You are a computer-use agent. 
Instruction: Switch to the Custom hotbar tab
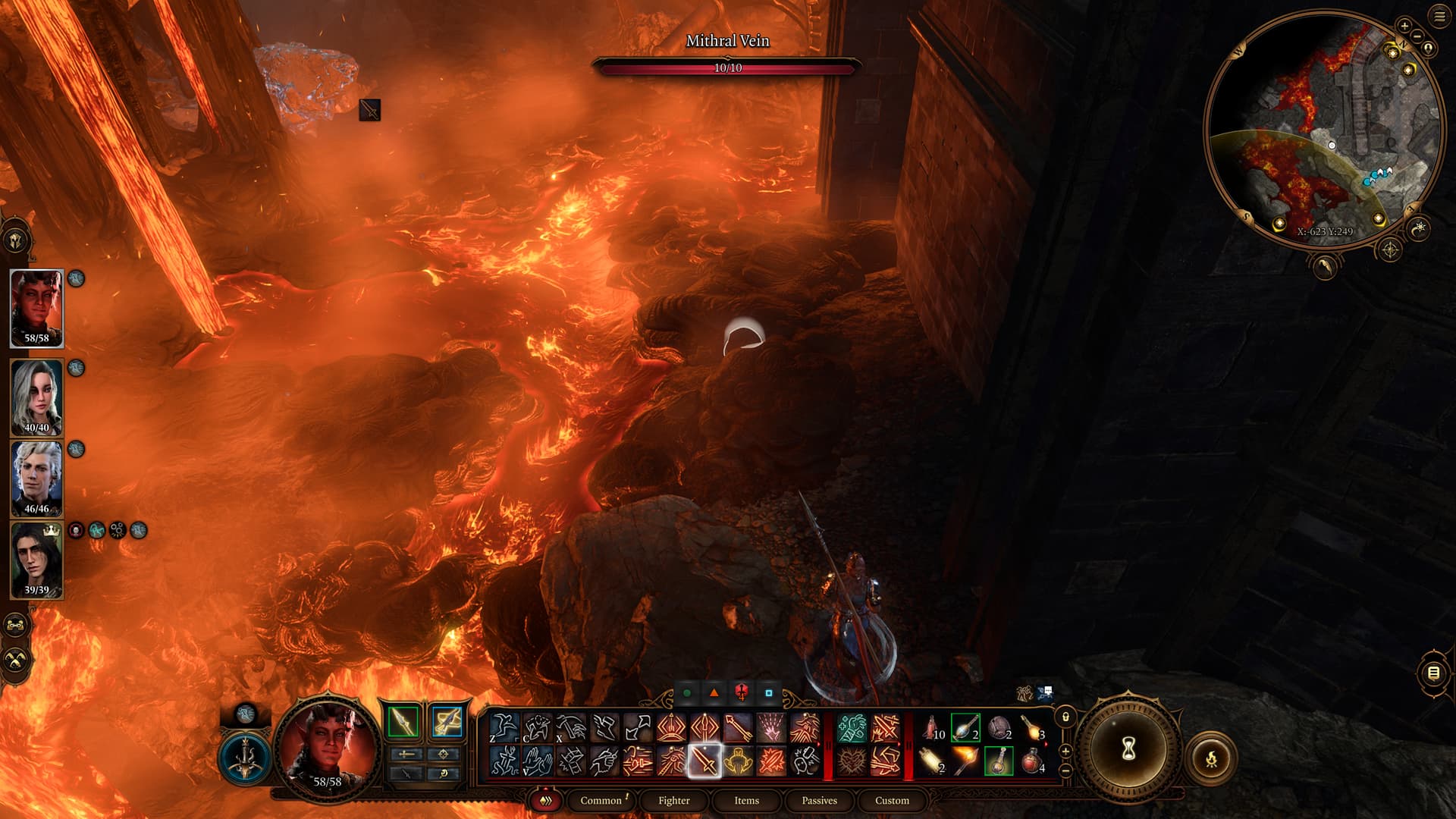coord(892,800)
